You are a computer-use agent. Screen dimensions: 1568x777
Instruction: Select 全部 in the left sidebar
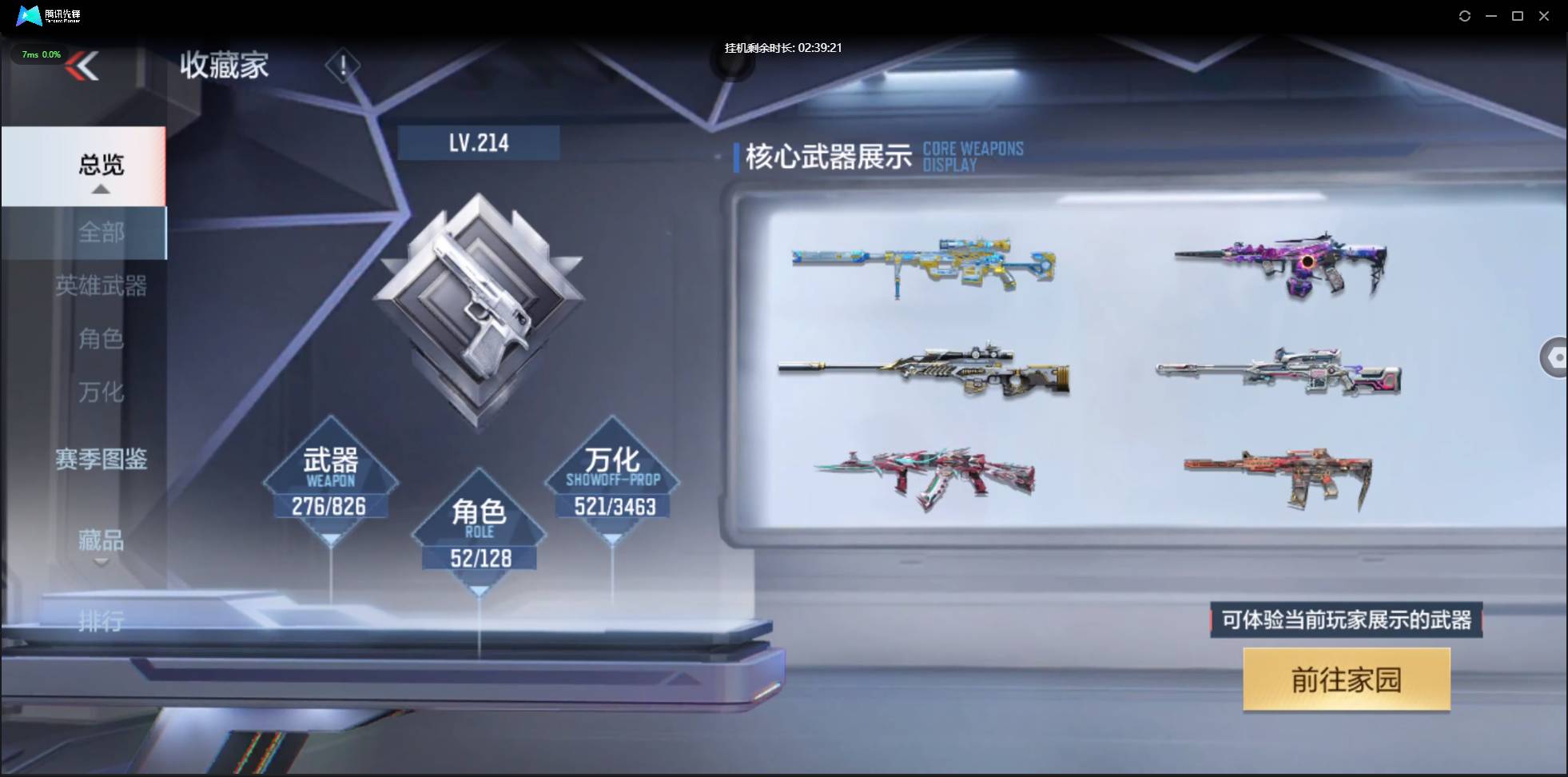point(102,233)
